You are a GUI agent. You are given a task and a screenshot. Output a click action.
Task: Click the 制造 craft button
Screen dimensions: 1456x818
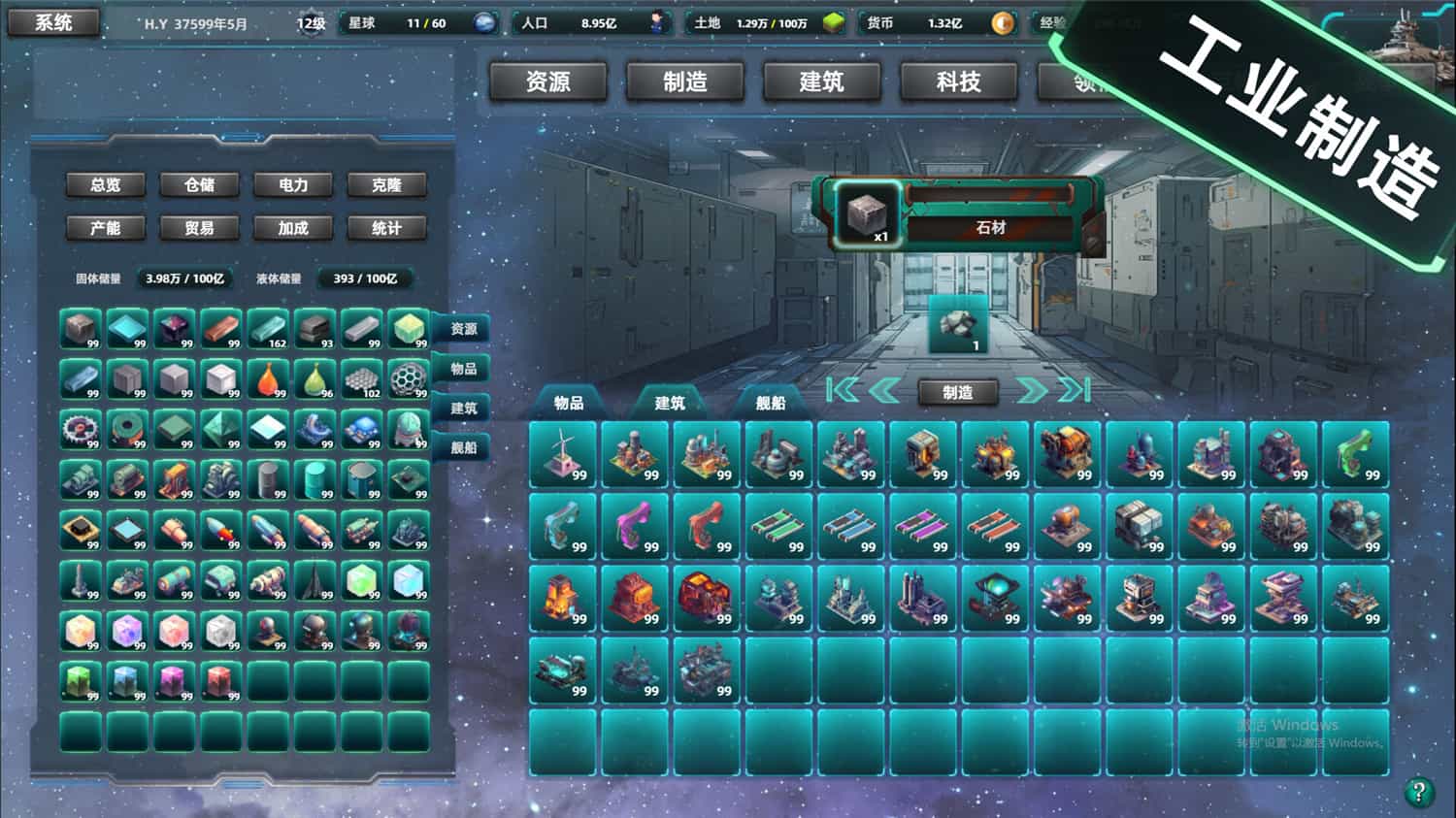click(958, 392)
